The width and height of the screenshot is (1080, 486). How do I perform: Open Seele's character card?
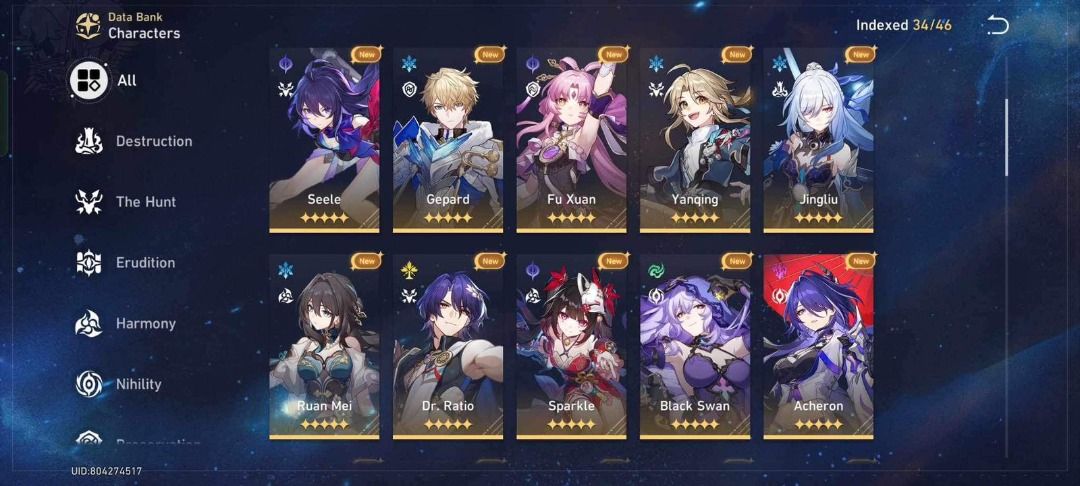click(x=324, y=139)
